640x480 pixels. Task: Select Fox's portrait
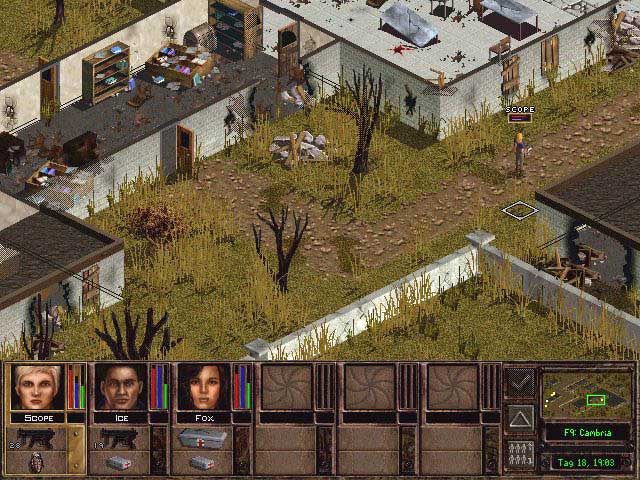coord(204,387)
